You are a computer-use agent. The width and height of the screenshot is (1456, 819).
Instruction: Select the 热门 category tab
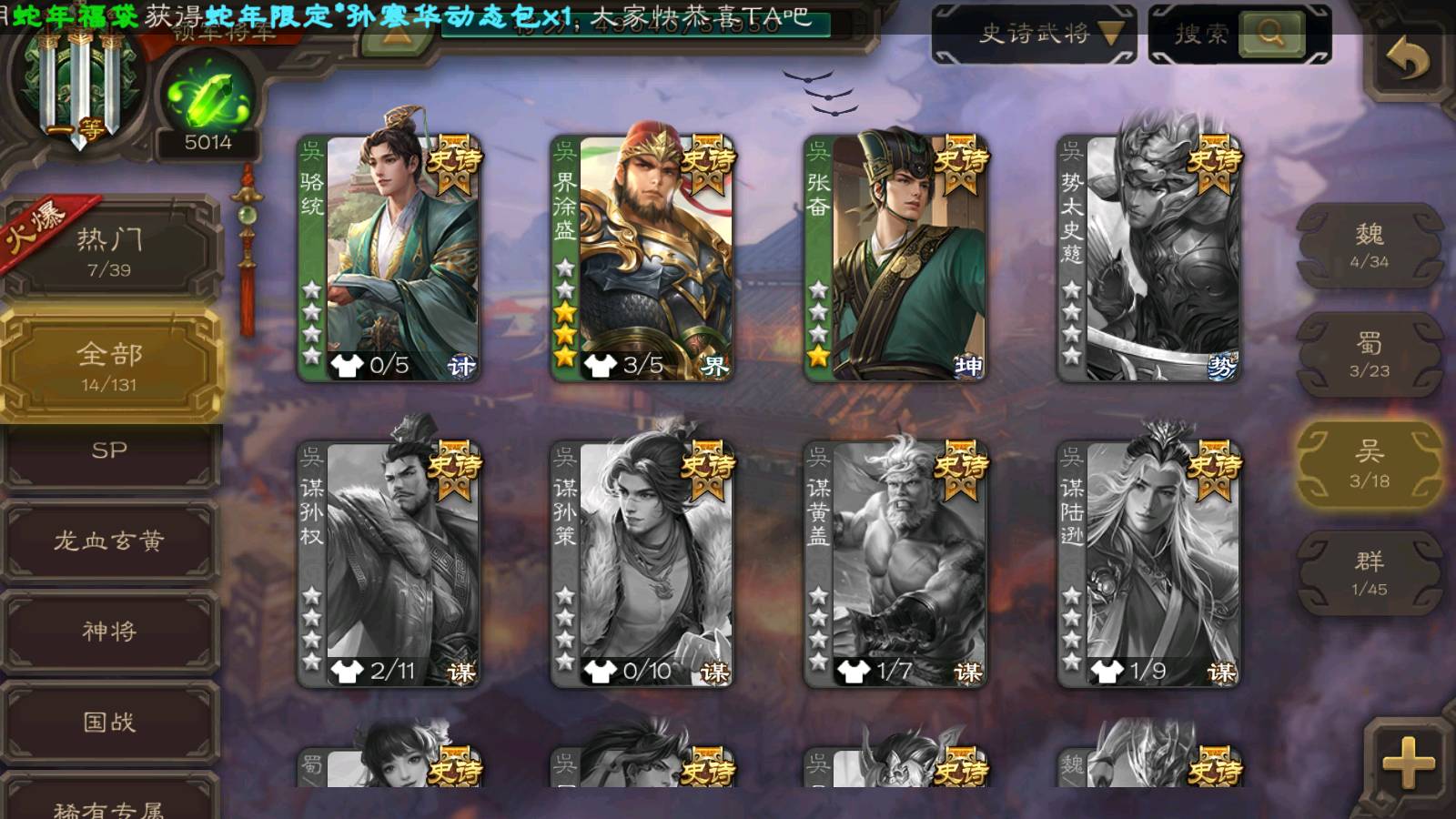coord(109,250)
